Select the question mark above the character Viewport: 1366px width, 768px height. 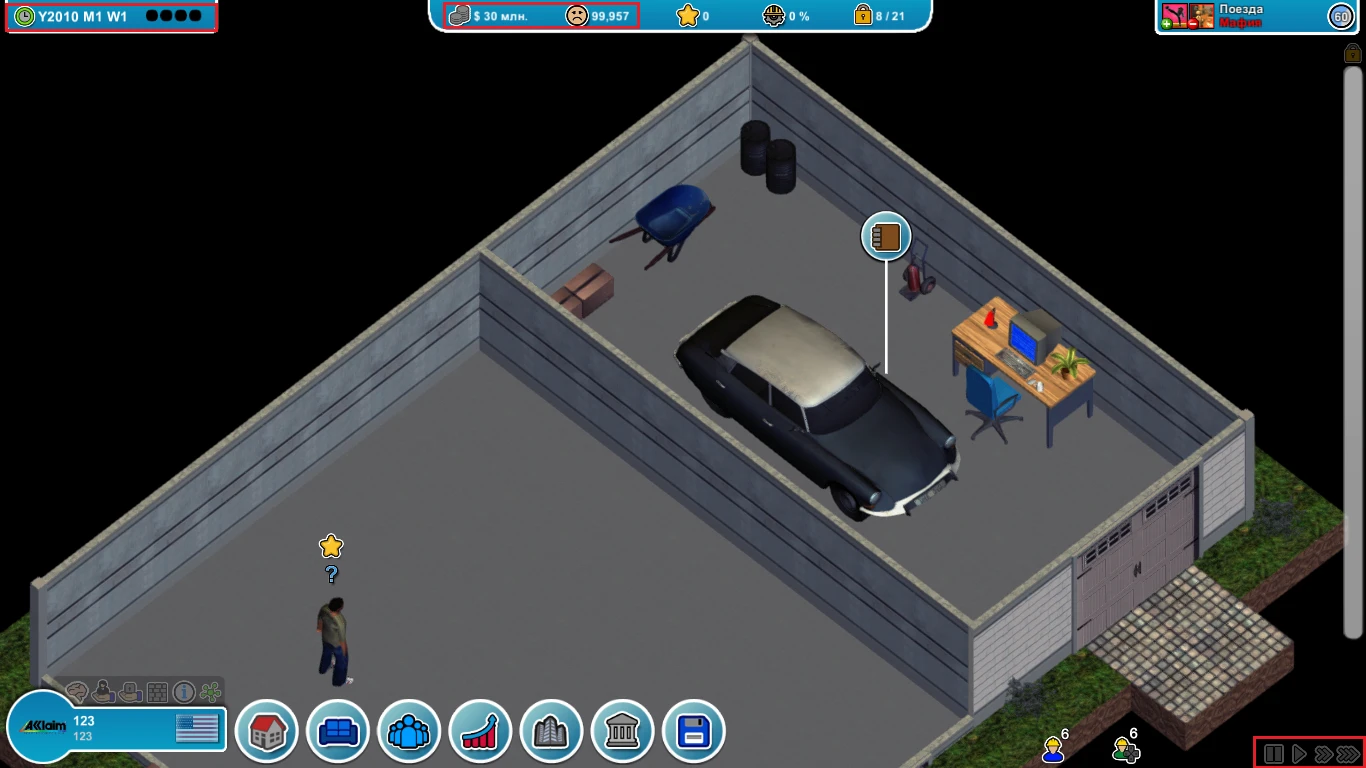pos(330,575)
